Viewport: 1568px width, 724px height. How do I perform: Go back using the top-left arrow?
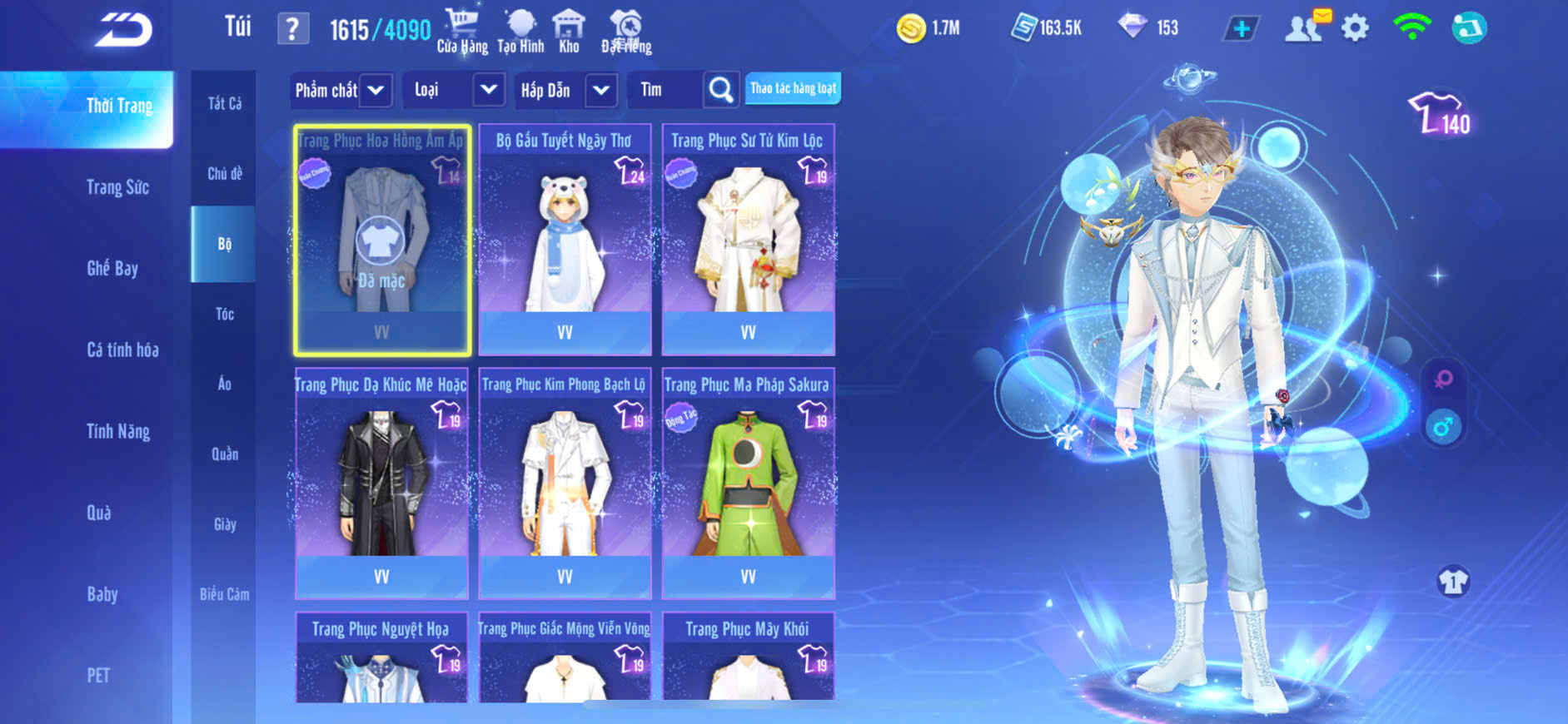click(123, 31)
